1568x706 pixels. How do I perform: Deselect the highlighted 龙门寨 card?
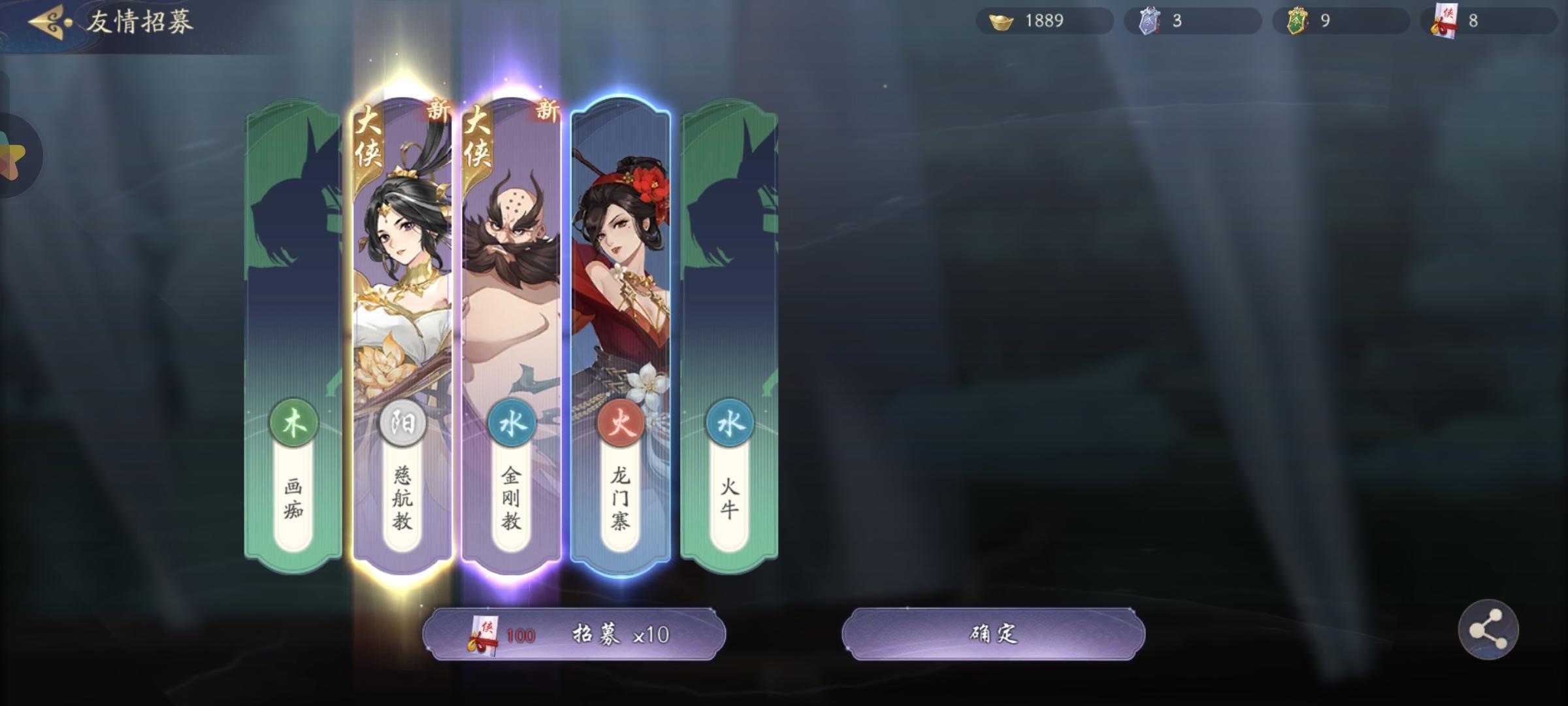point(621,294)
